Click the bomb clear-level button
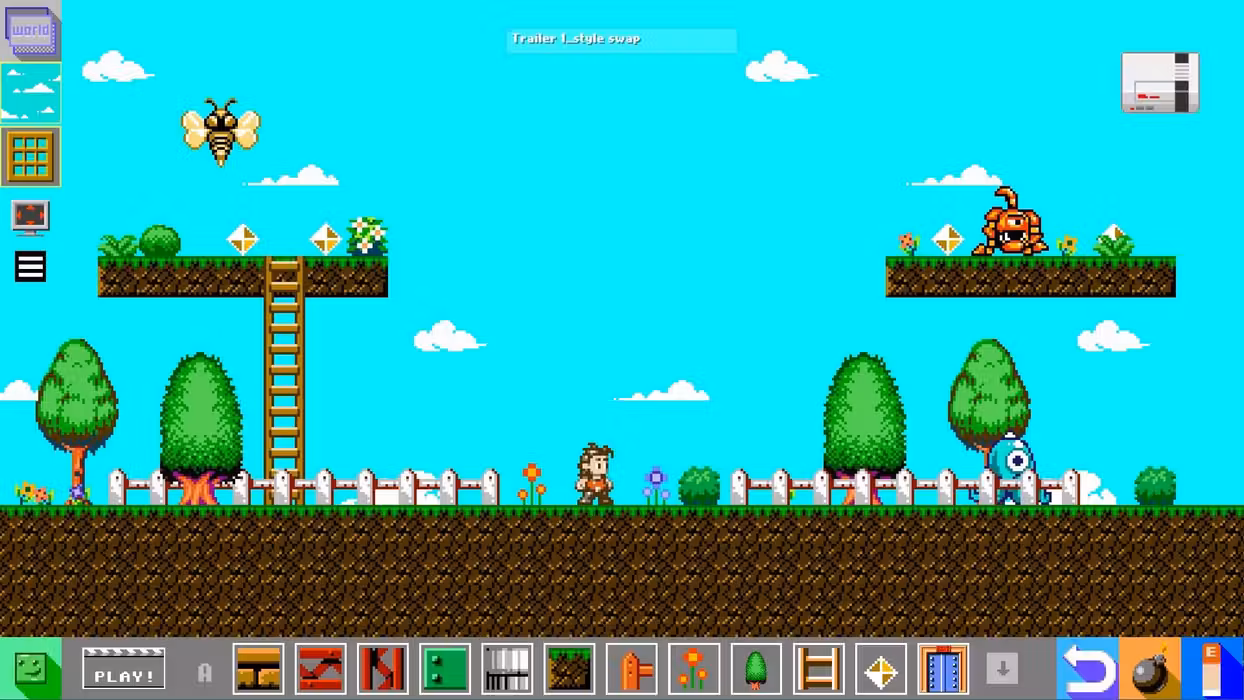Viewport: 1244px width, 700px height. (1150, 669)
